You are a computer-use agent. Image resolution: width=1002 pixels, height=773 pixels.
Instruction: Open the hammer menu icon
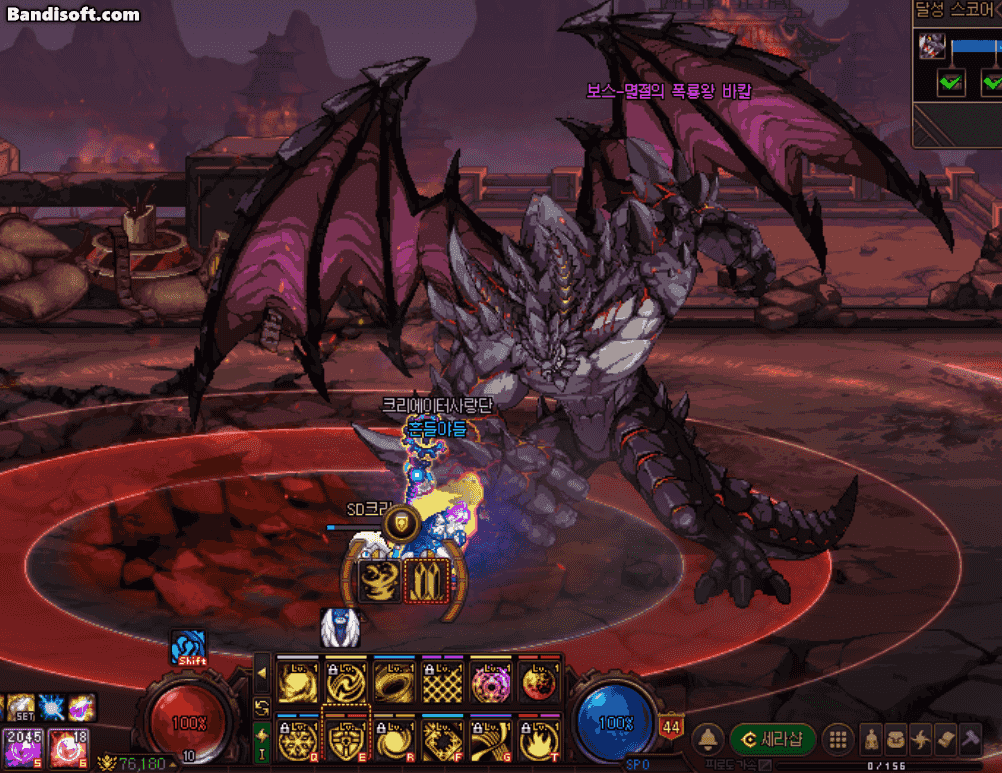pyautogui.click(x=971, y=741)
